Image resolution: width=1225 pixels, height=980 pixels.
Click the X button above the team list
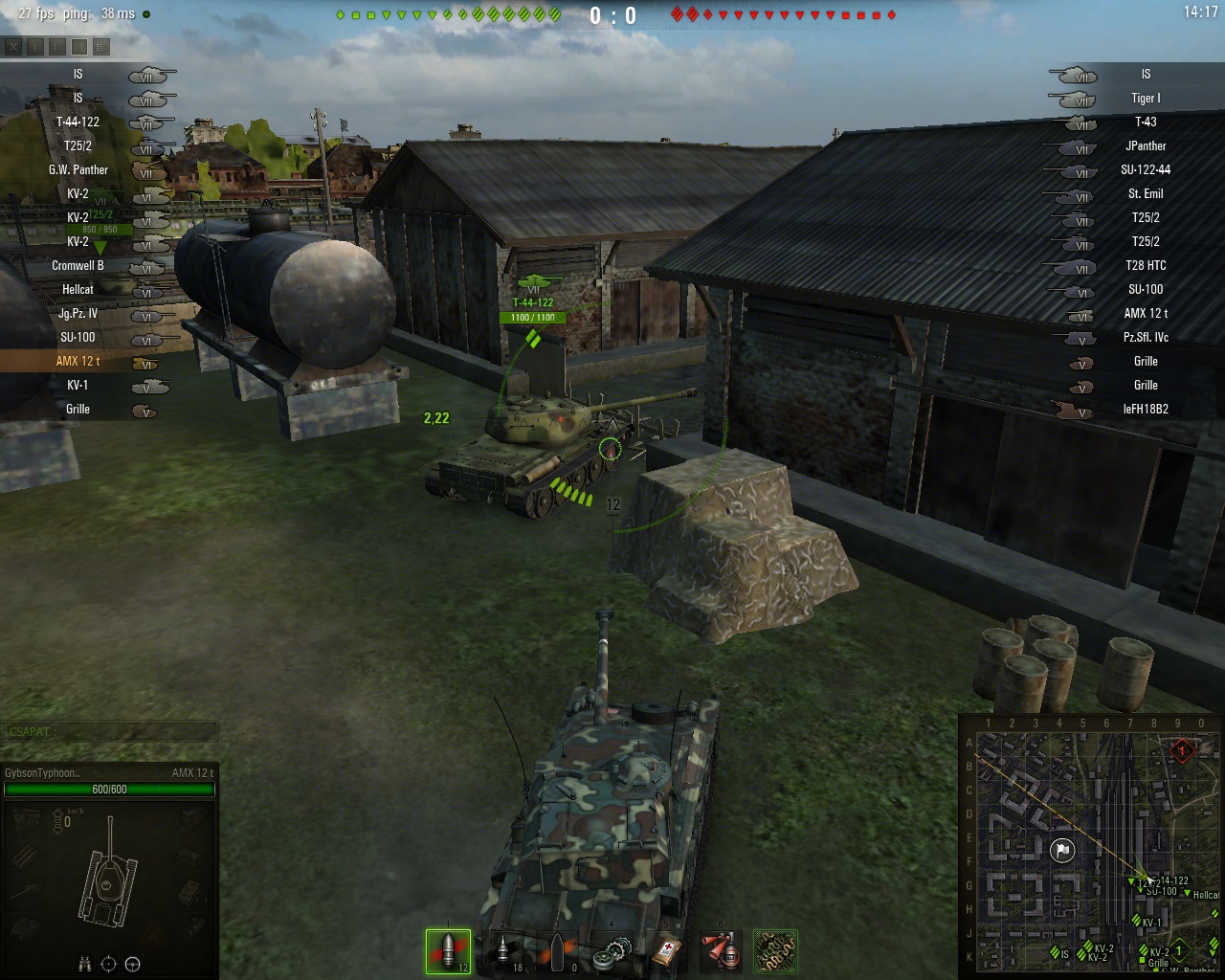tap(13, 46)
